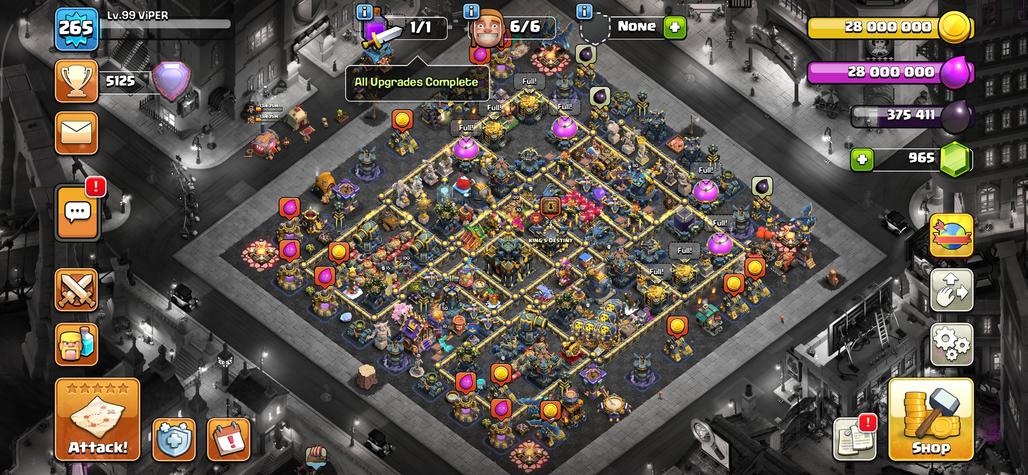This screenshot has height=475, width=1028.
Task: Open the news papers button
Action: click(x=853, y=437)
